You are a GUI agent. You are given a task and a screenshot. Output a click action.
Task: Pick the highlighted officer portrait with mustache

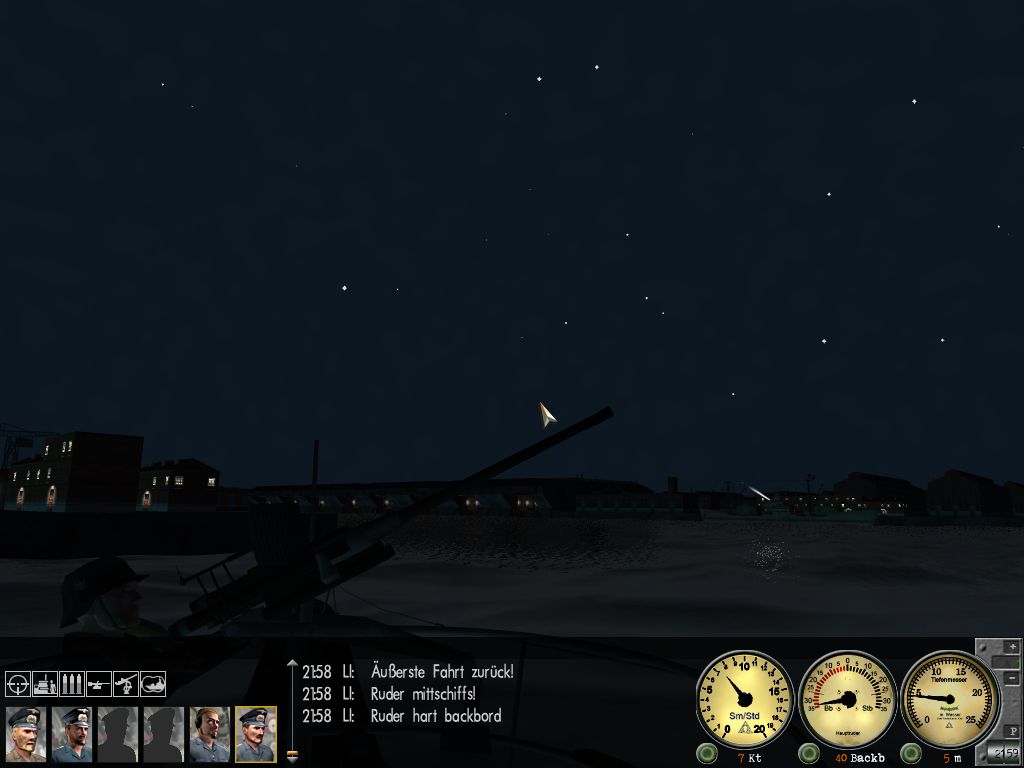(x=256, y=735)
